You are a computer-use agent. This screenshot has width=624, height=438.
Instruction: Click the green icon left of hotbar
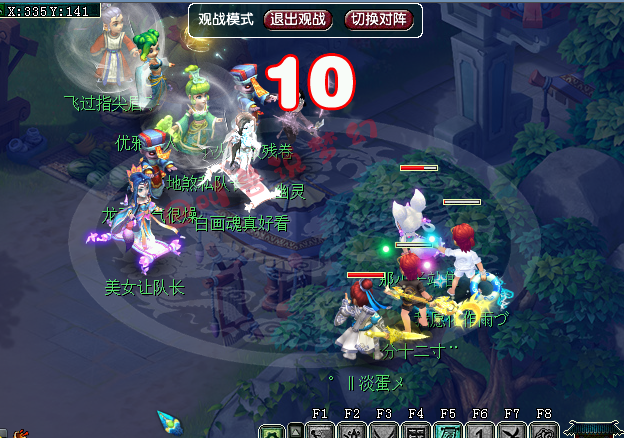coord(271,432)
